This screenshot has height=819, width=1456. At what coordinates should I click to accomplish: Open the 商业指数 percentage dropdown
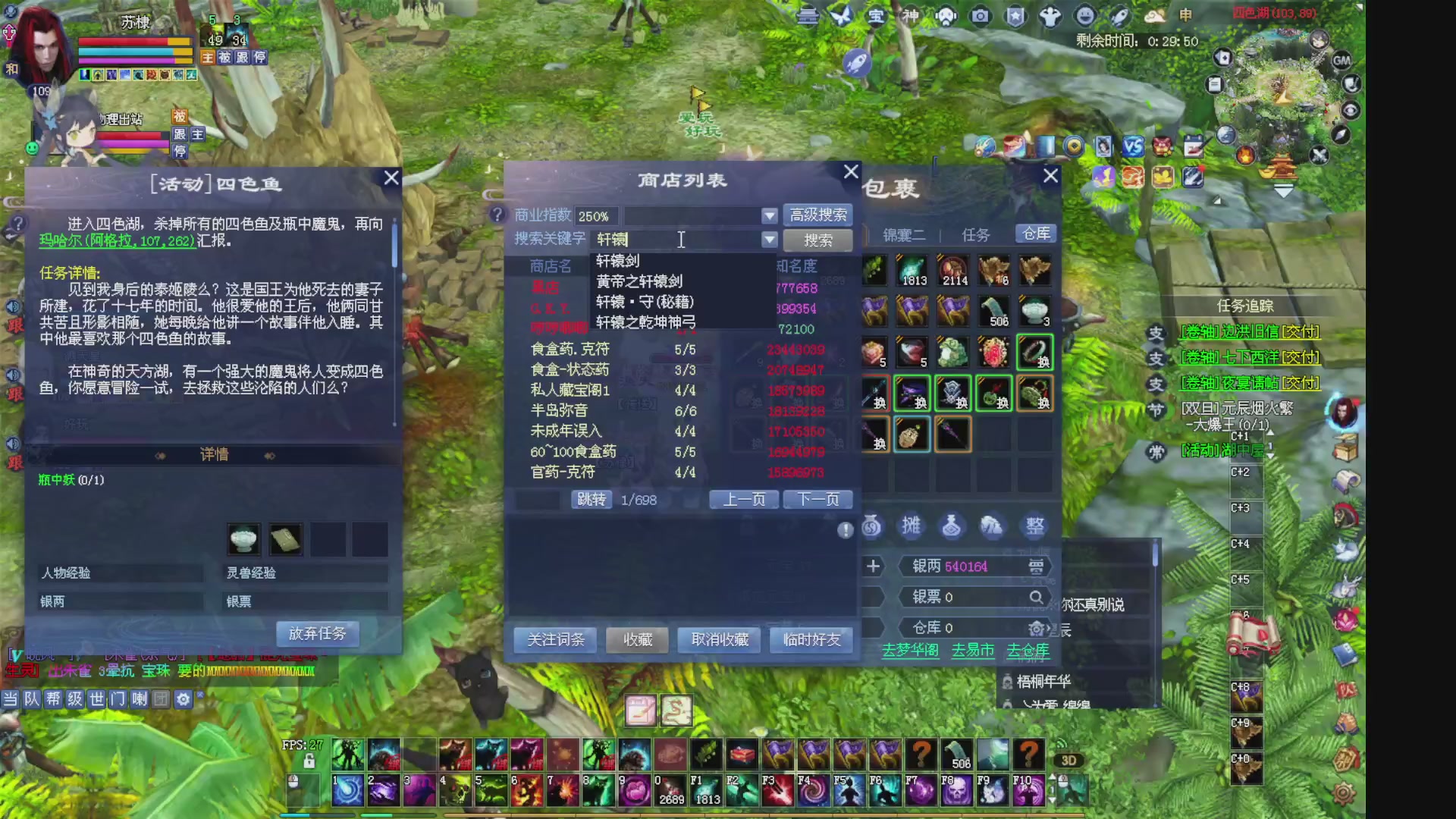click(770, 215)
